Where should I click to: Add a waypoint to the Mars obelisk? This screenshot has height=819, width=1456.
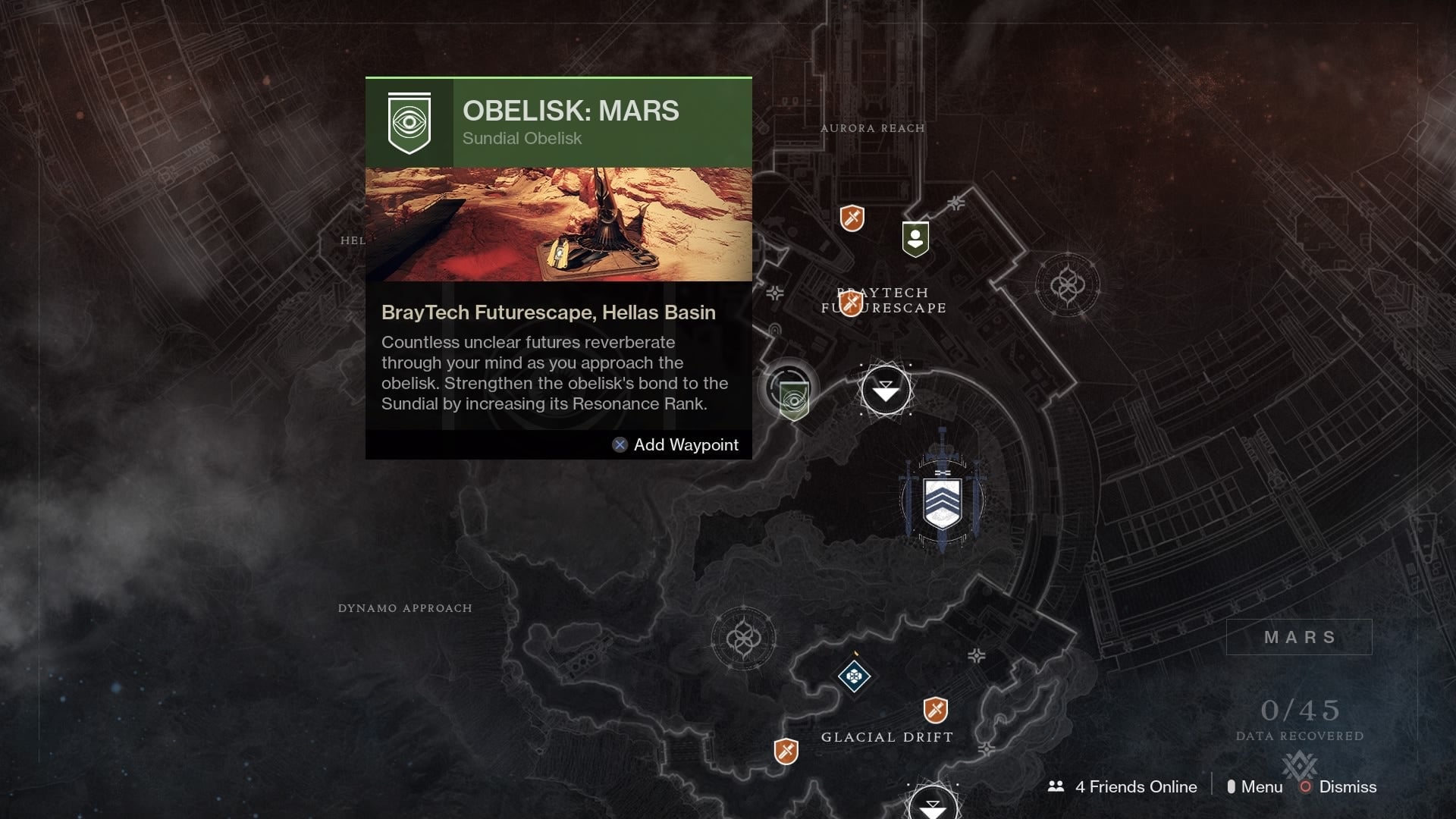click(676, 445)
